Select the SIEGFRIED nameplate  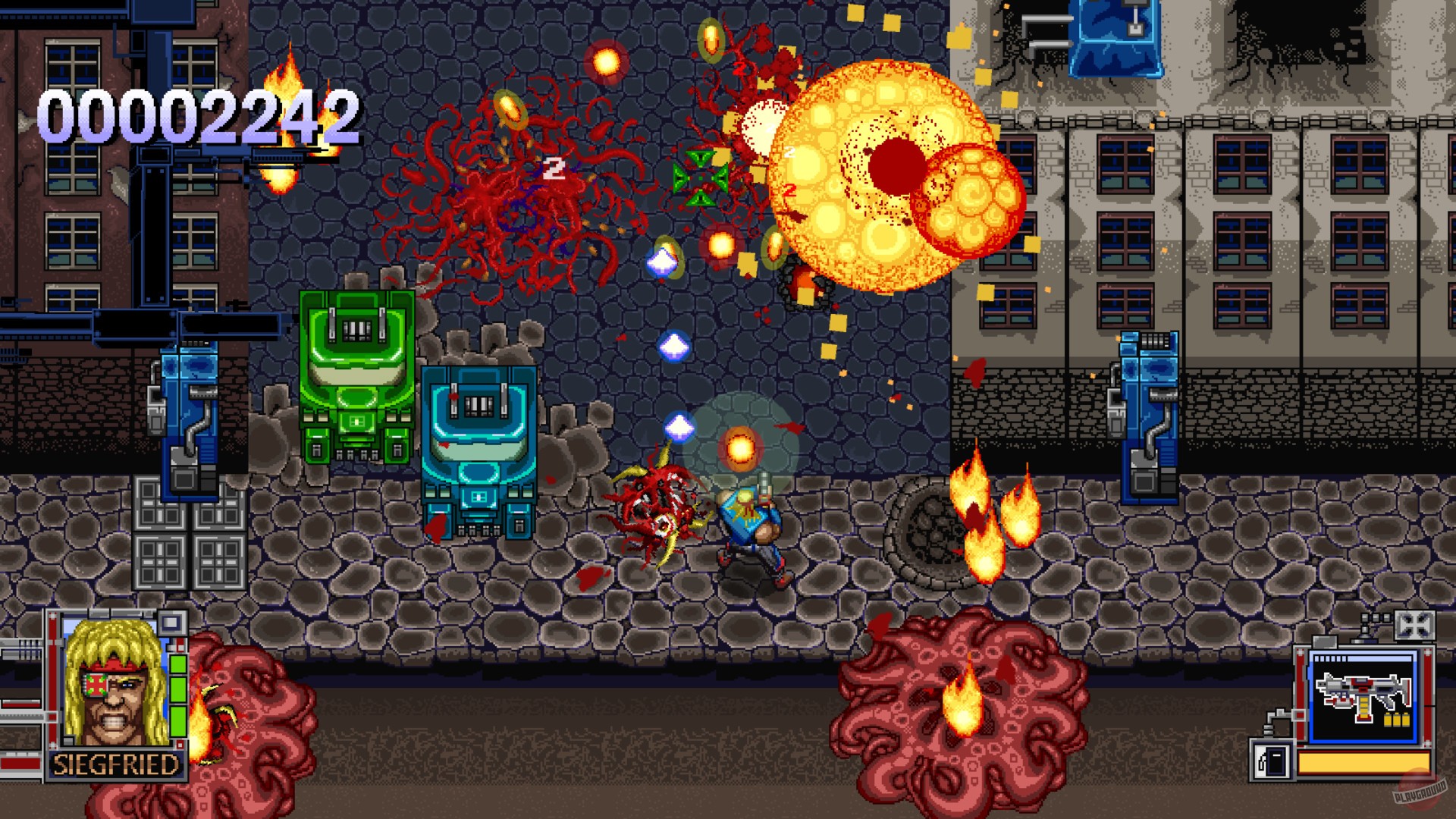click(x=116, y=764)
